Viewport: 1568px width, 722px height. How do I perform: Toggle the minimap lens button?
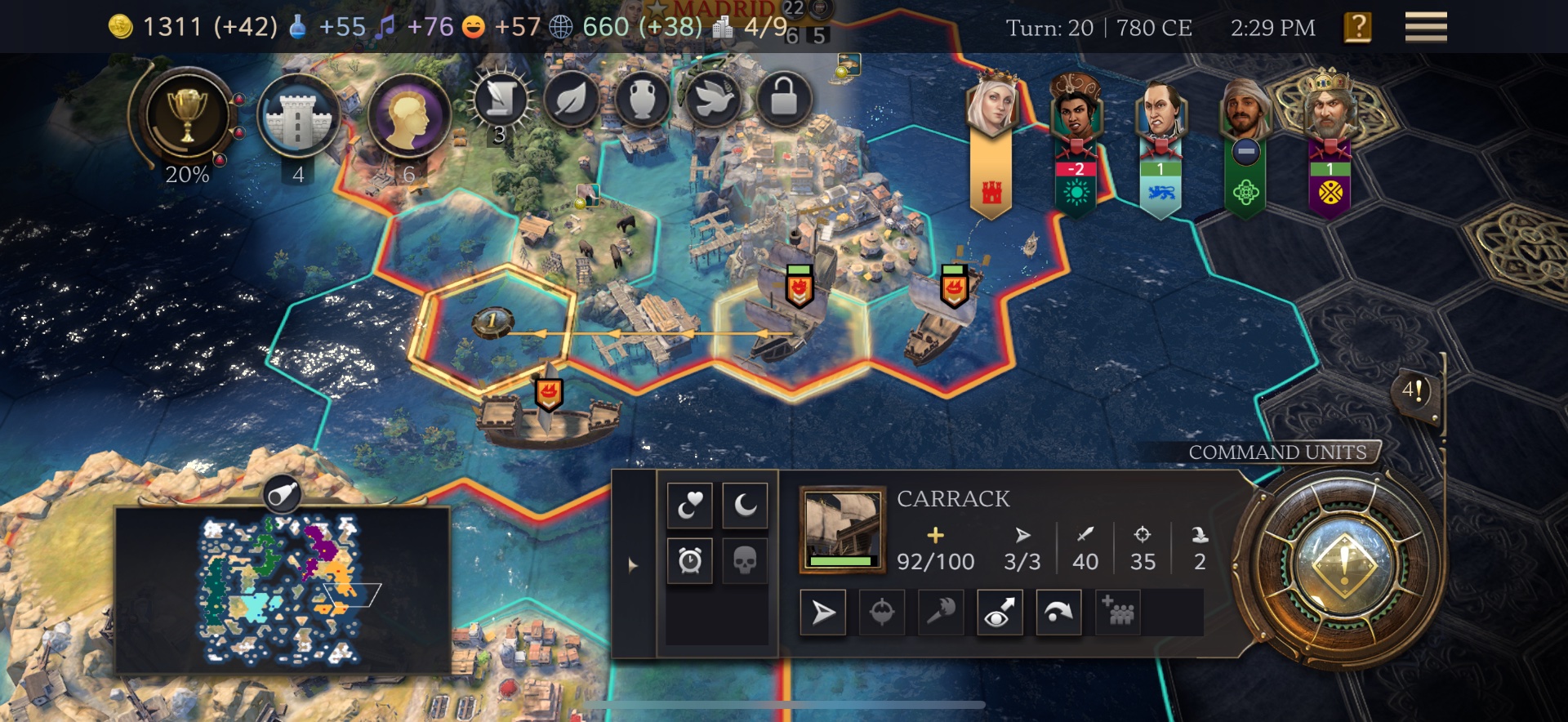pyautogui.click(x=283, y=494)
